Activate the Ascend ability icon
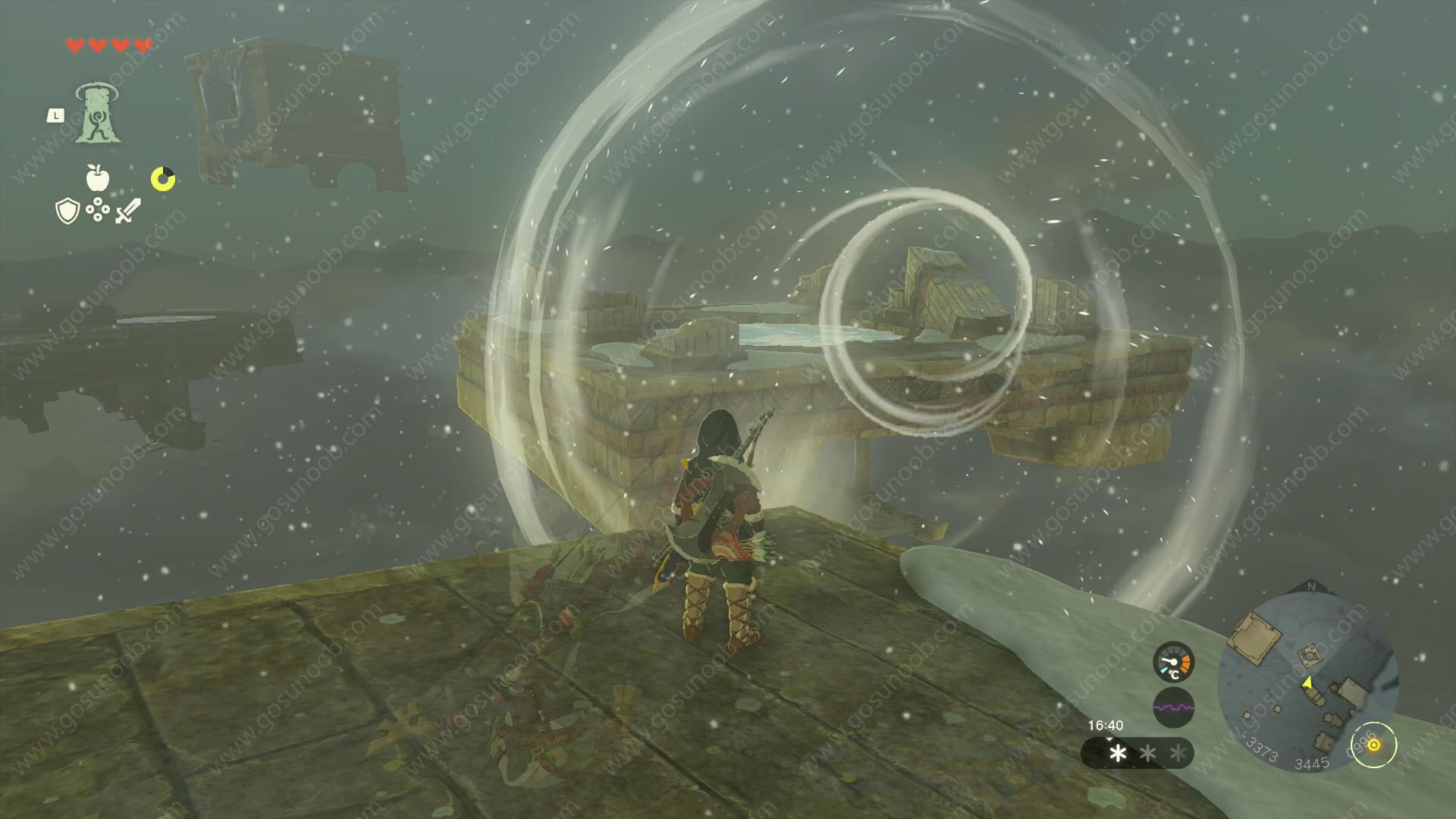This screenshot has width=1456, height=819. (x=97, y=115)
